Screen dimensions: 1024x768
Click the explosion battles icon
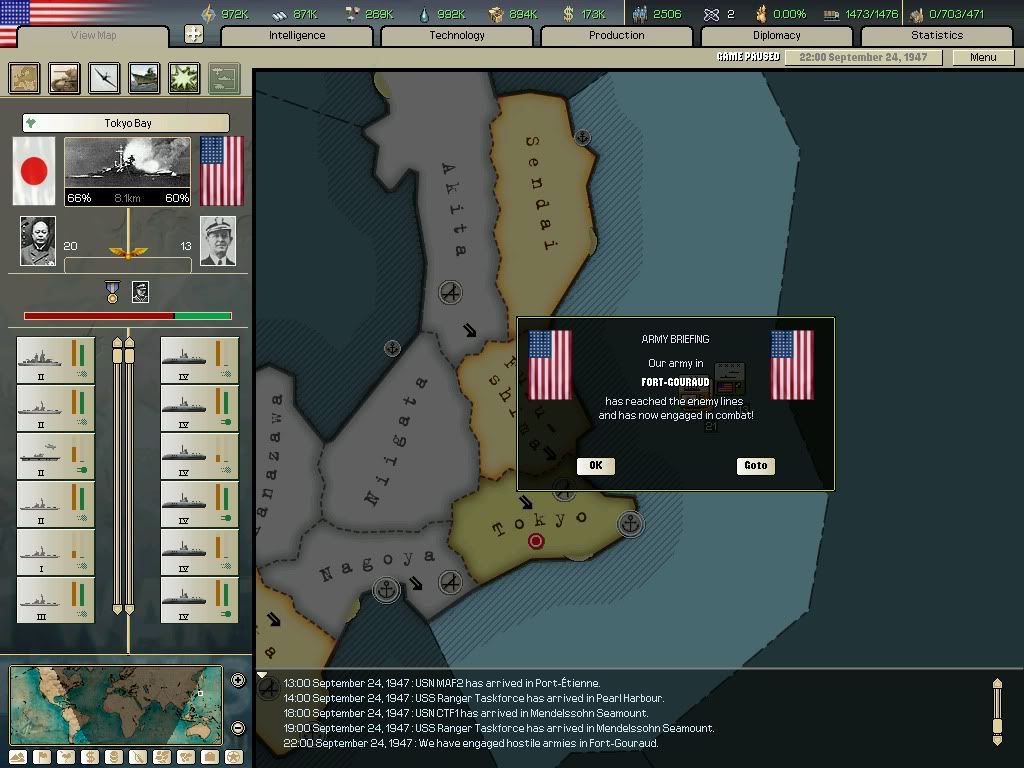point(185,78)
